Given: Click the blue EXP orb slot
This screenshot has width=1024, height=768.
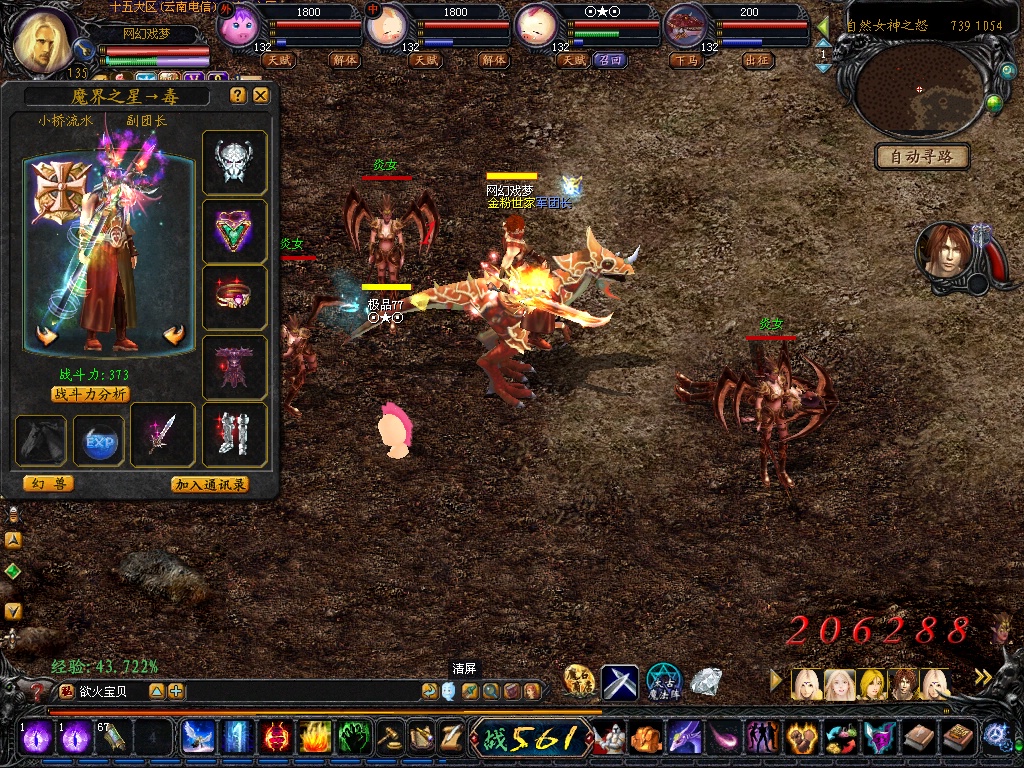Looking at the screenshot, I should click(99, 441).
